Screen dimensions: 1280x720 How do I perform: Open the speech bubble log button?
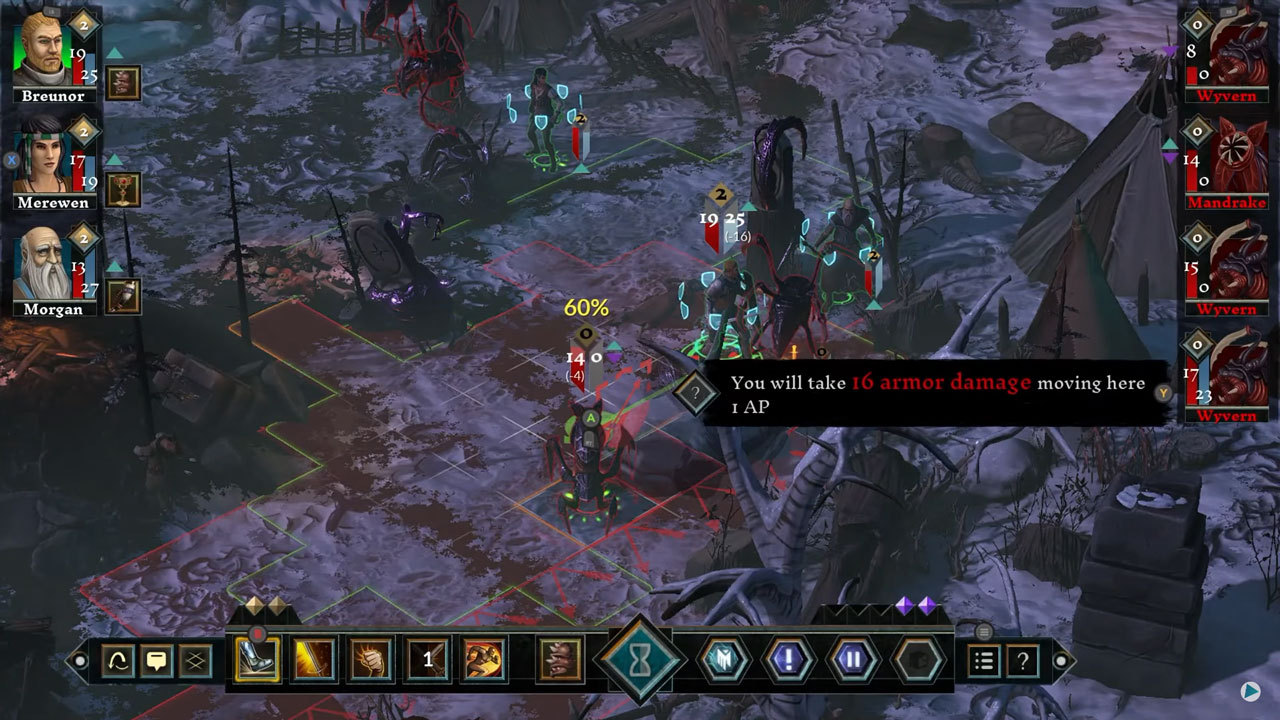[157, 660]
